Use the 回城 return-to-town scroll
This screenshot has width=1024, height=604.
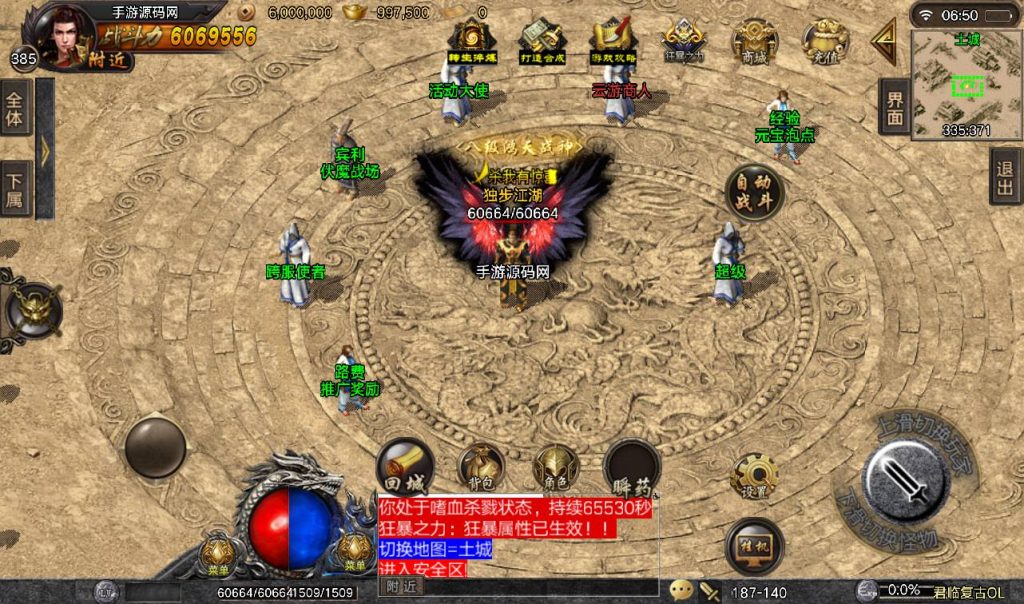coord(405,467)
